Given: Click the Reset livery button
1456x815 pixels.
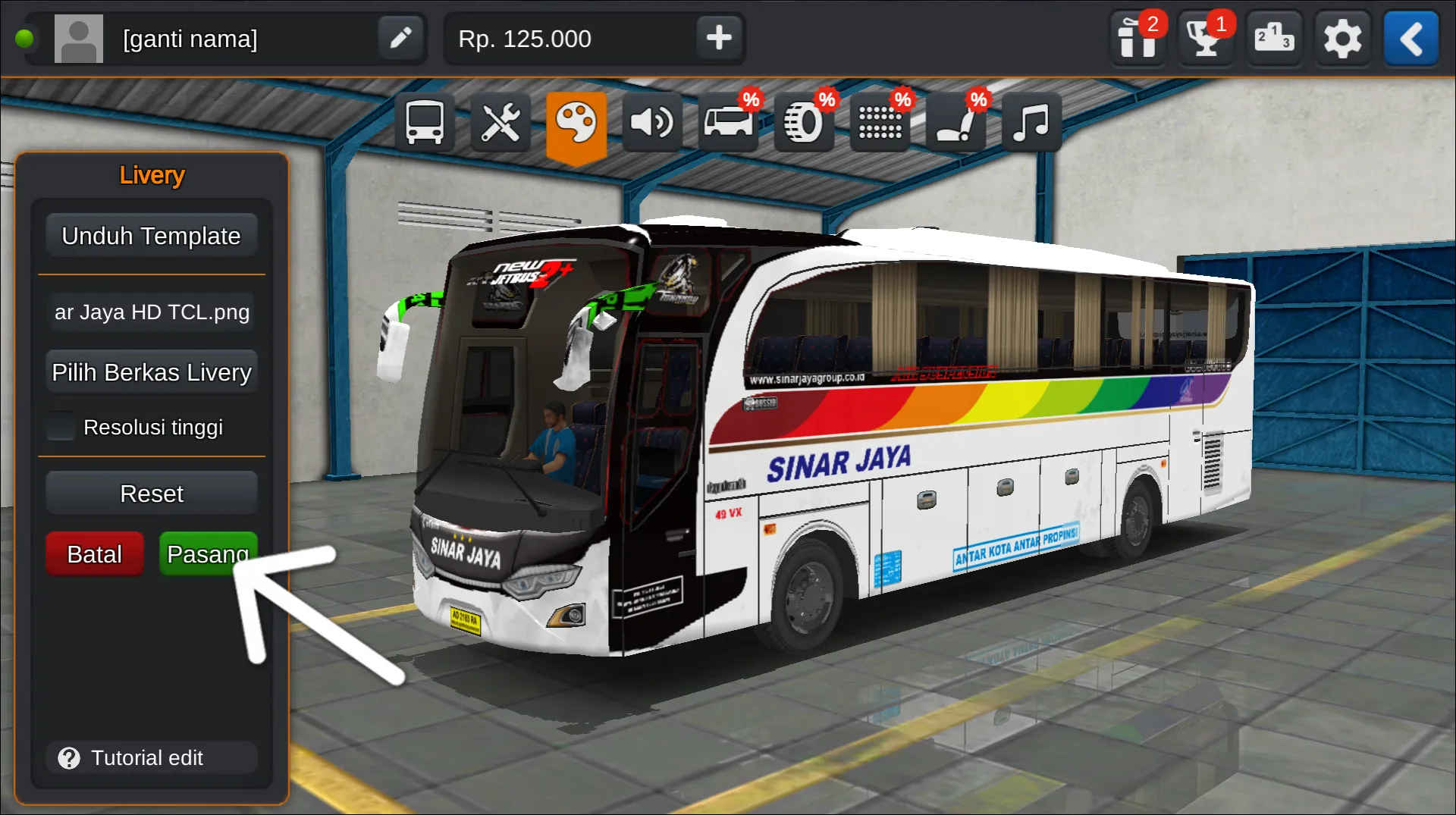Looking at the screenshot, I should [151, 494].
